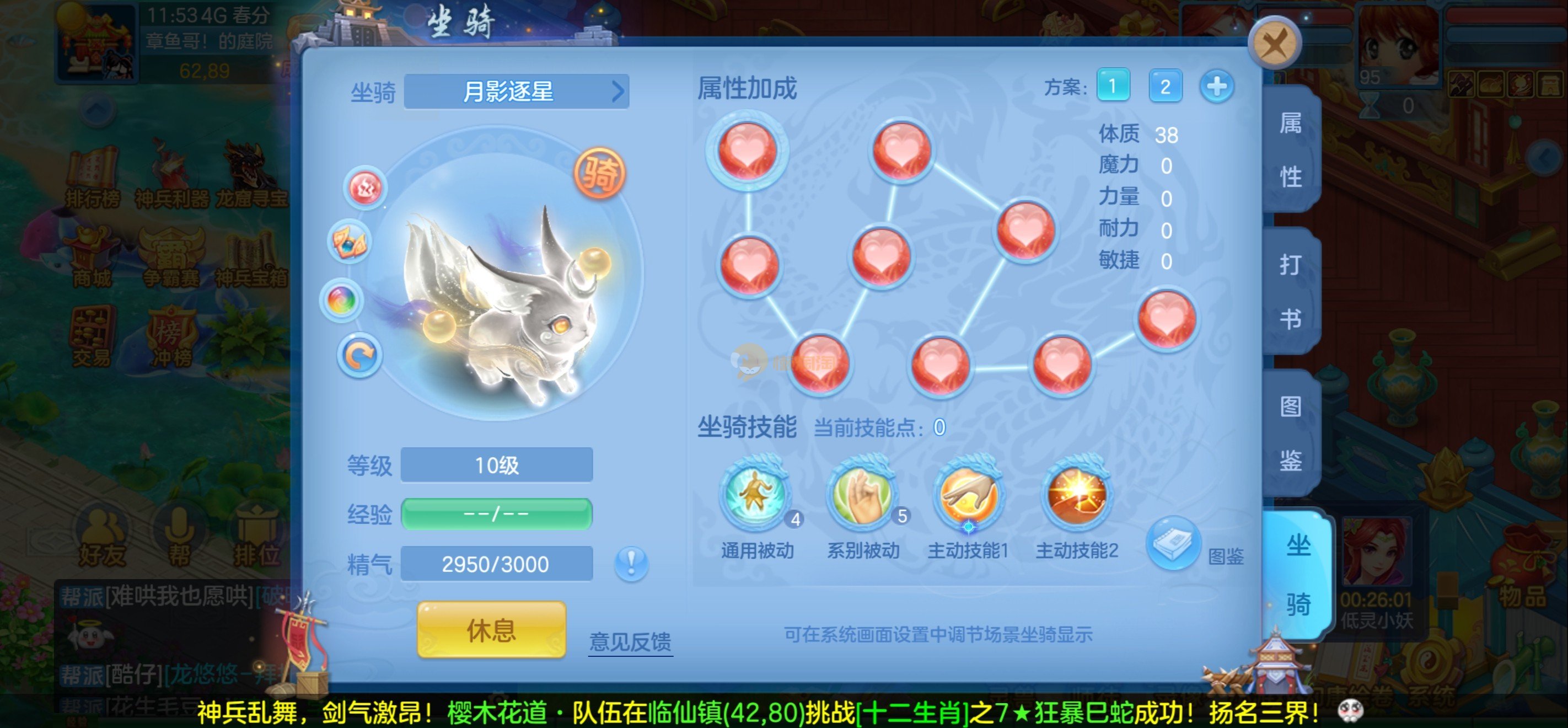1568x728 pixels.
Task: Choose the 主动技能1 skill icon
Action: pyautogui.click(x=968, y=496)
